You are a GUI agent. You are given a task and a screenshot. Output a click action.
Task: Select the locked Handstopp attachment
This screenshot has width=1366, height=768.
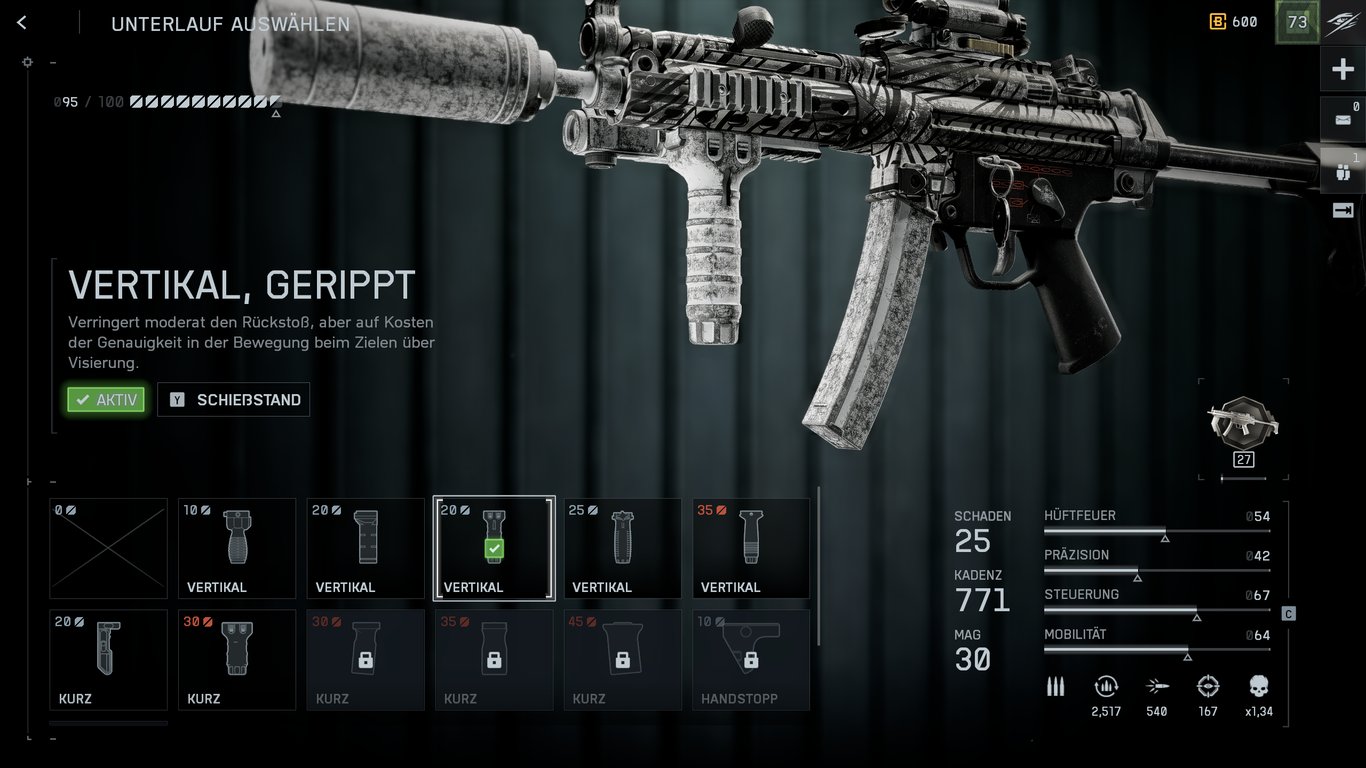(751, 659)
